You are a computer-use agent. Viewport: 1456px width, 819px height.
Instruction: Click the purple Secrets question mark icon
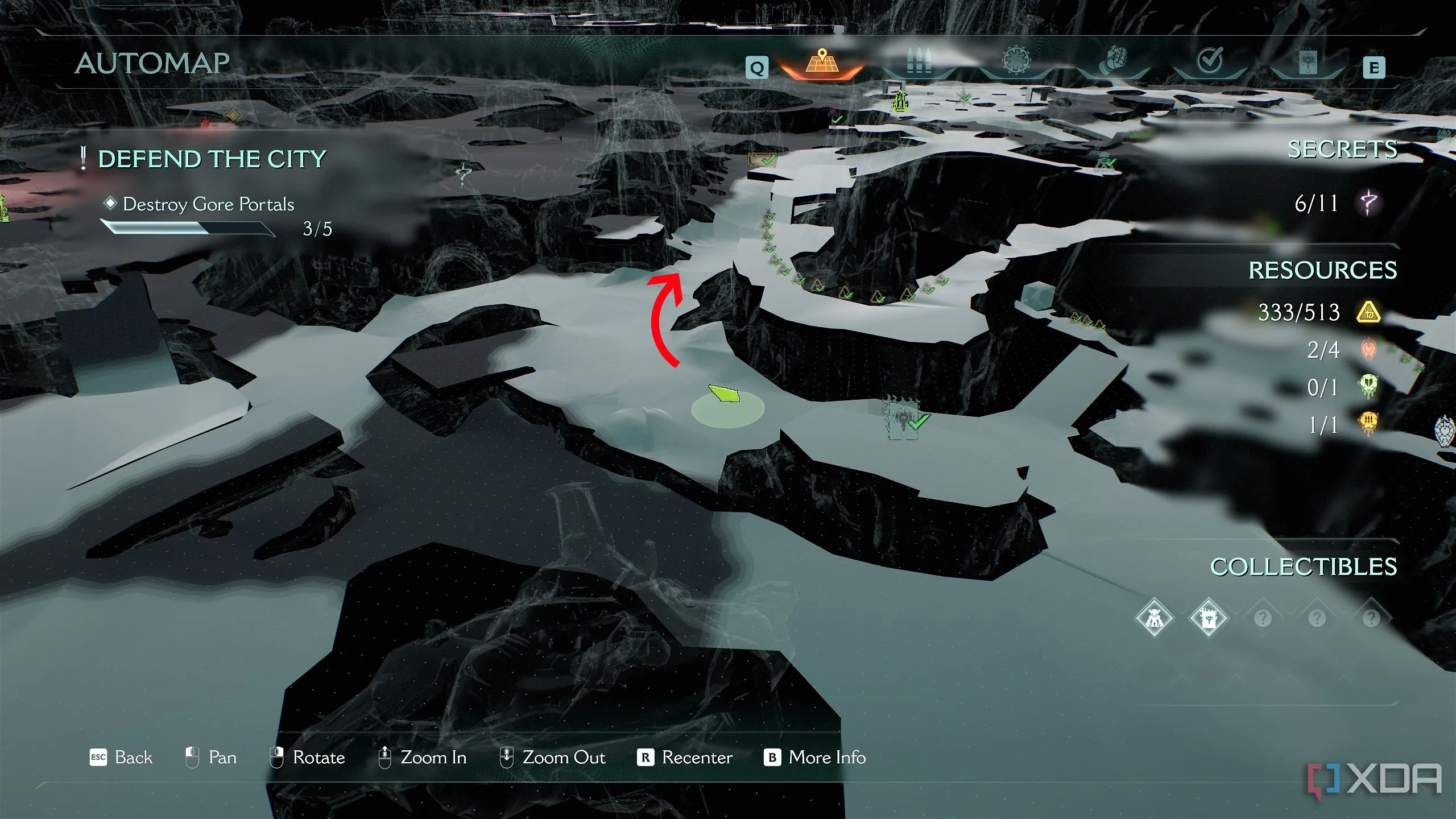[1369, 202]
